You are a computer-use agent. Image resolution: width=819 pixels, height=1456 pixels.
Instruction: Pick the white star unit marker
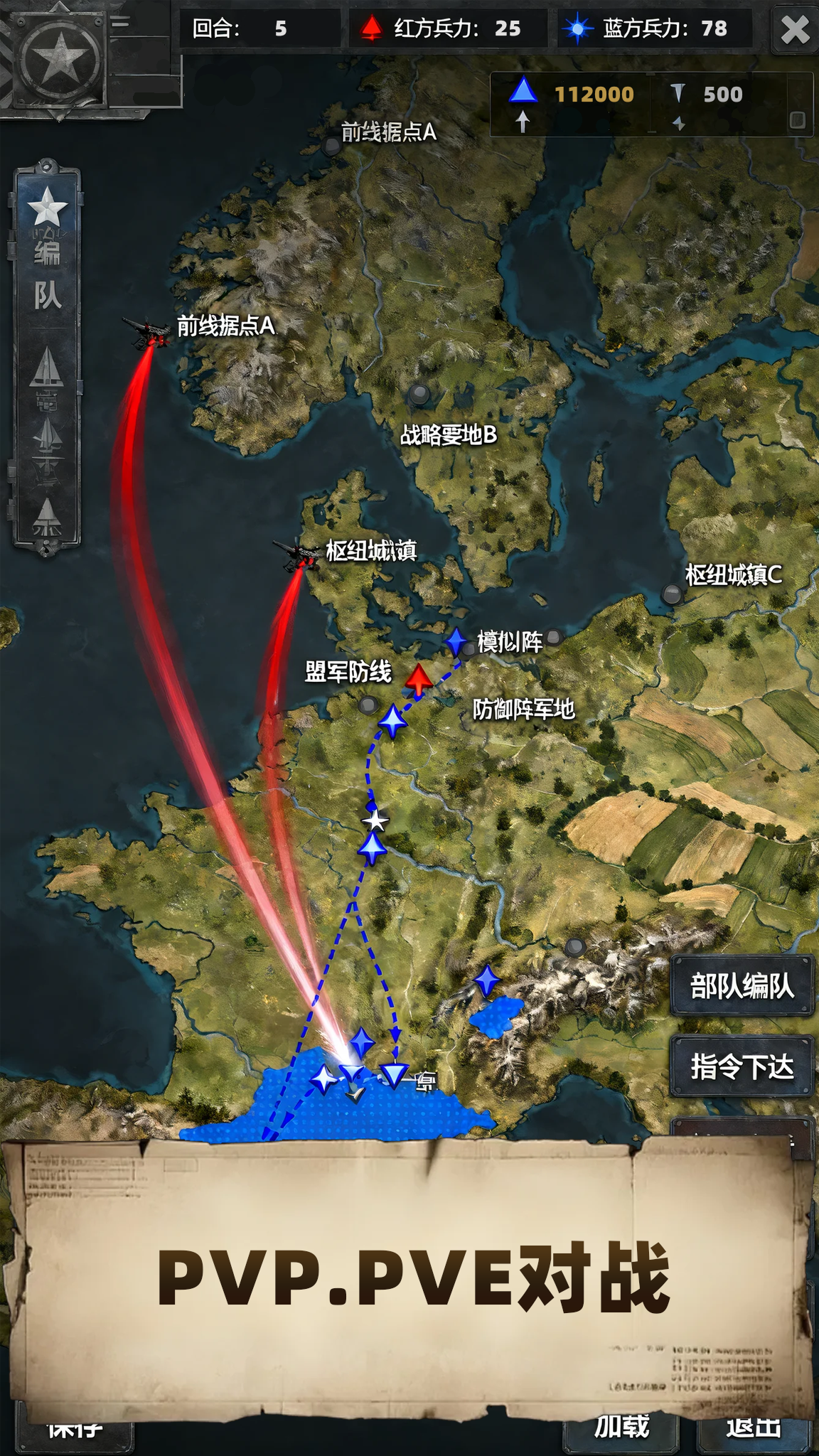[375, 820]
